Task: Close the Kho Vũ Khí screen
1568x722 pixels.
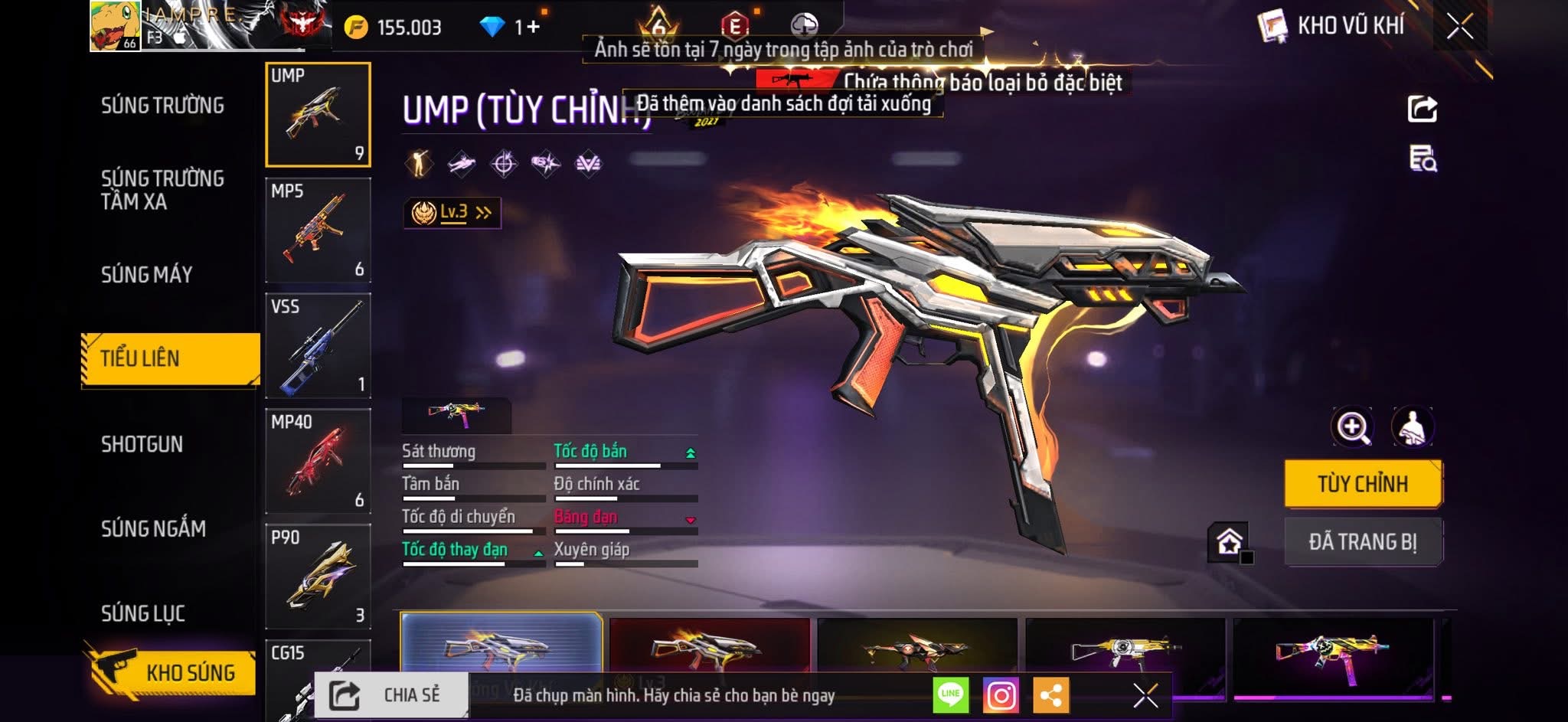Action: pyautogui.click(x=1459, y=27)
